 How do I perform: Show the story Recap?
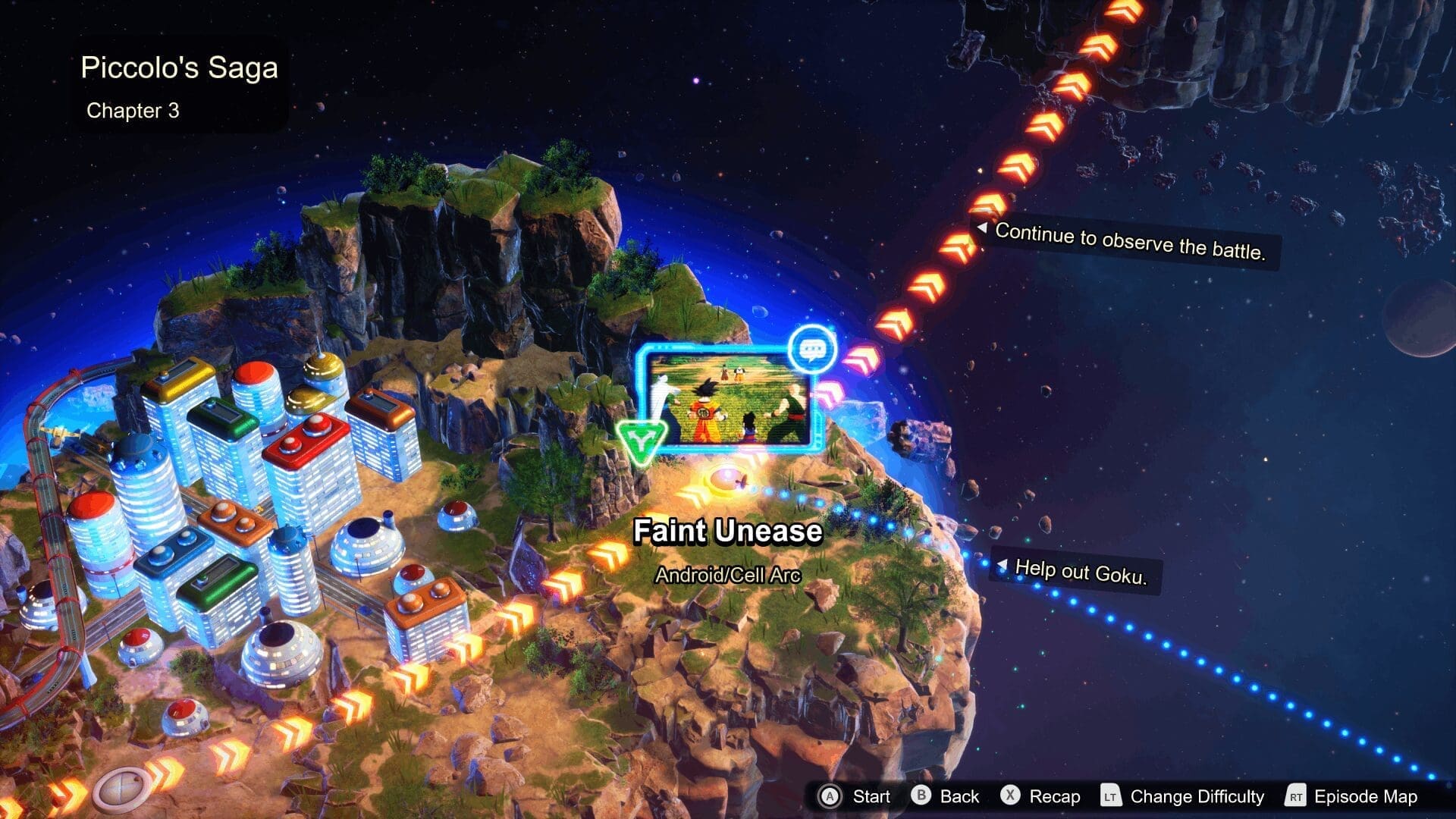coord(1040,796)
